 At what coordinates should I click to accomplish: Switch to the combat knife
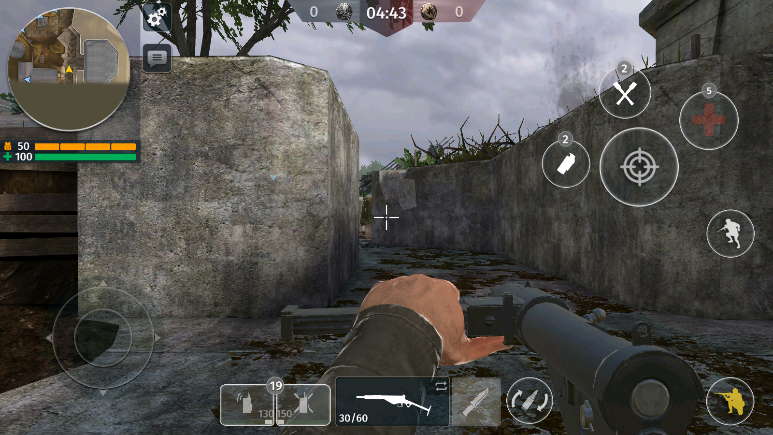(475, 401)
